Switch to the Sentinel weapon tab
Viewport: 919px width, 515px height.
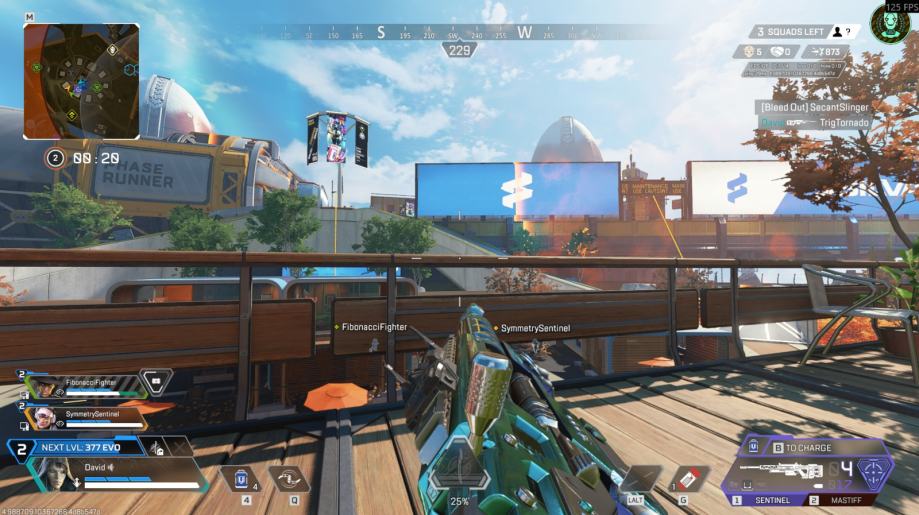click(769, 499)
